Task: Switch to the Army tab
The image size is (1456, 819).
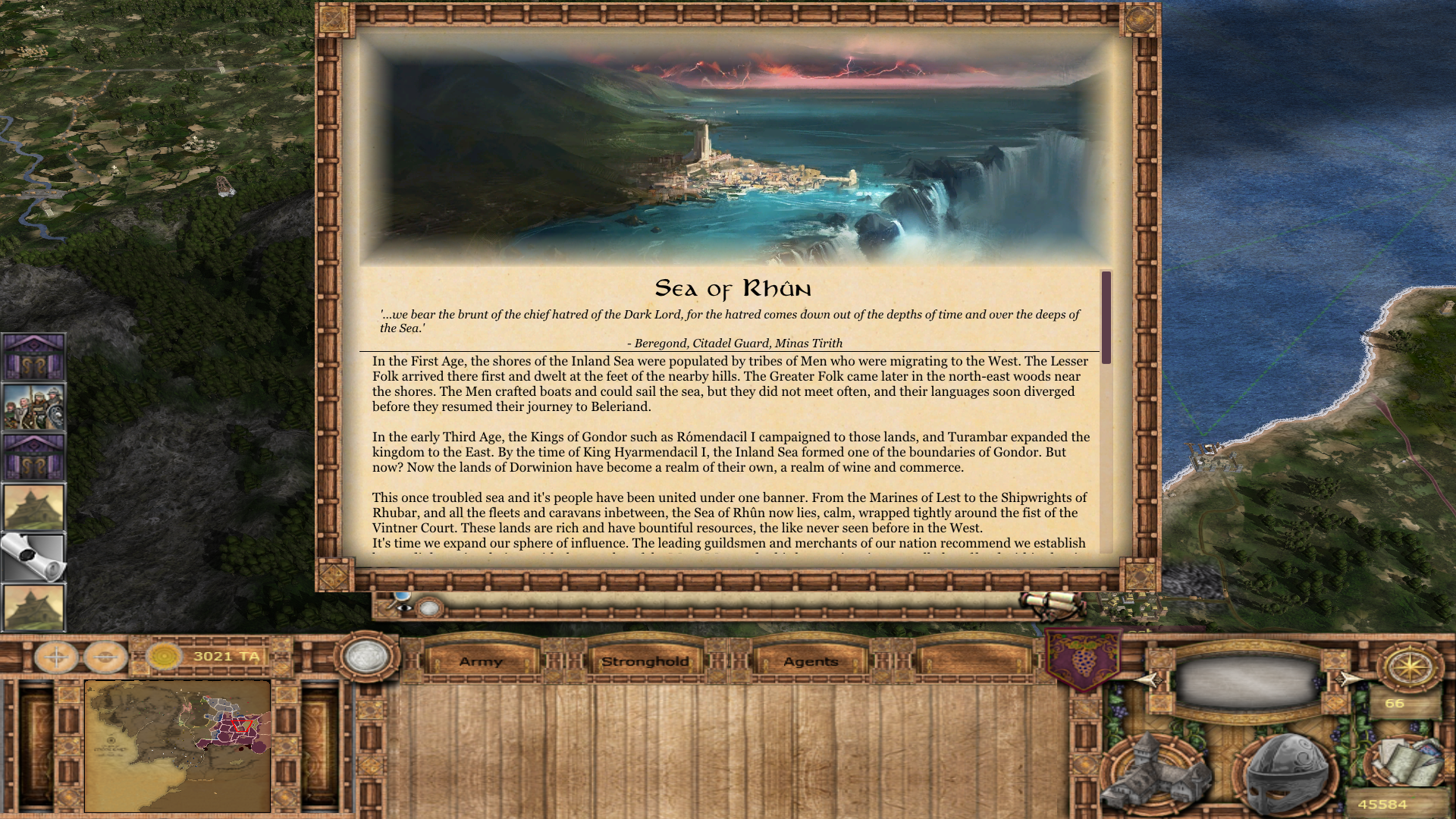Action: click(481, 661)
